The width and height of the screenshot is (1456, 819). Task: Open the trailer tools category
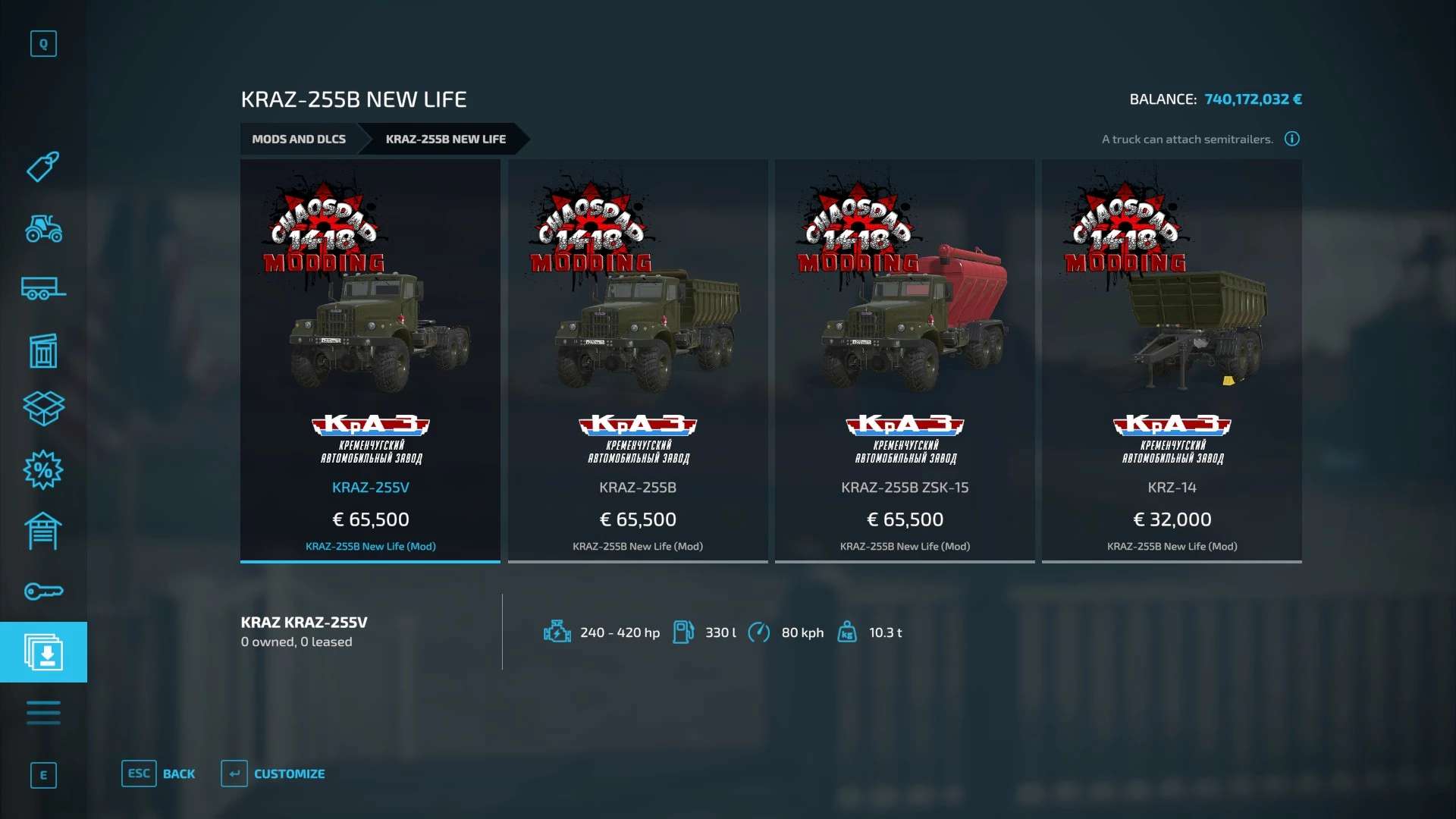pyautogui.click(x=43, y=289)
